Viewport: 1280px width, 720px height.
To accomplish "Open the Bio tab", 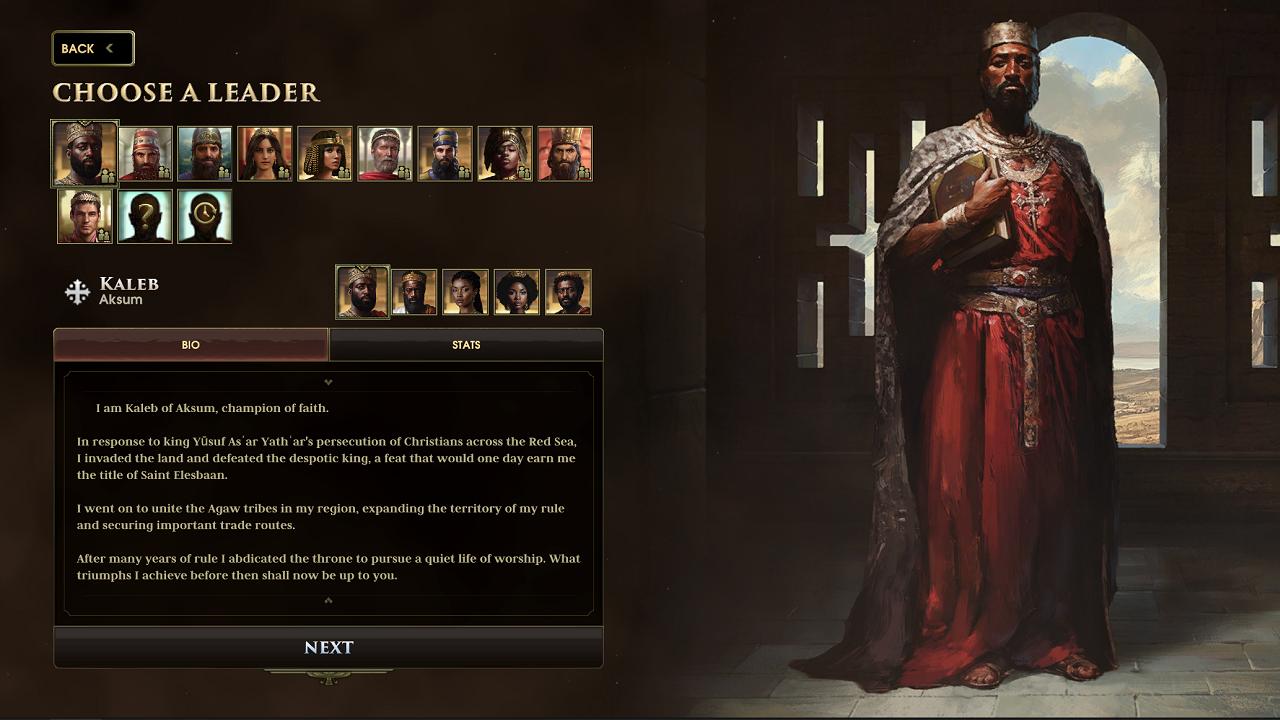I will coord(191,345).
